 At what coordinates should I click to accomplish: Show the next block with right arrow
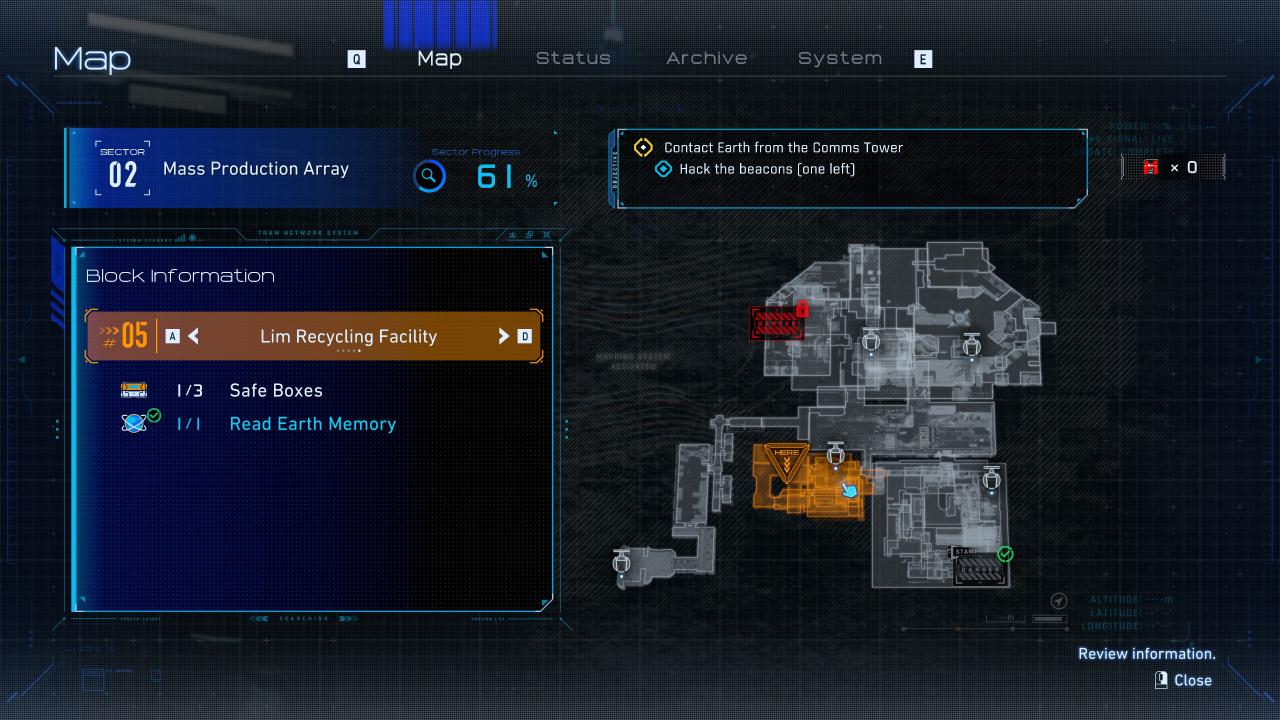coord(504,336)
